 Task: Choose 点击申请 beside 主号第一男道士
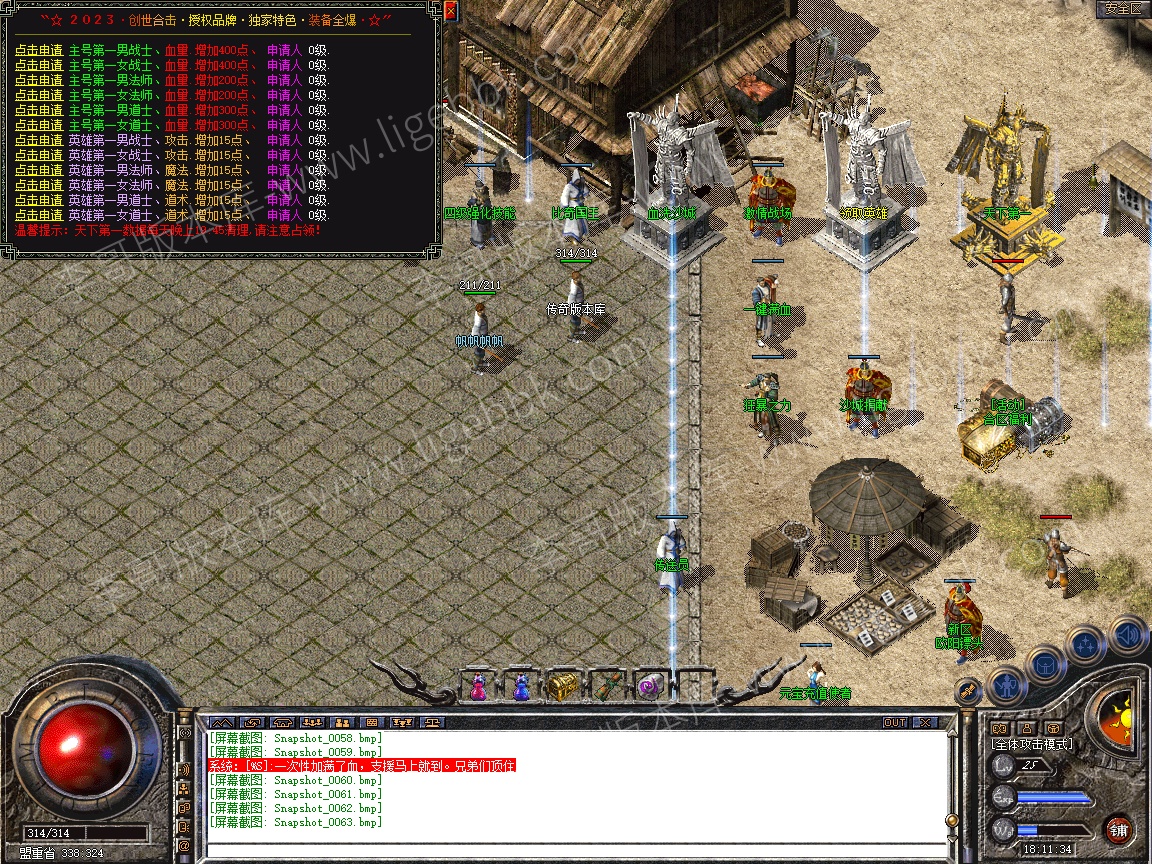coord(39,110)
